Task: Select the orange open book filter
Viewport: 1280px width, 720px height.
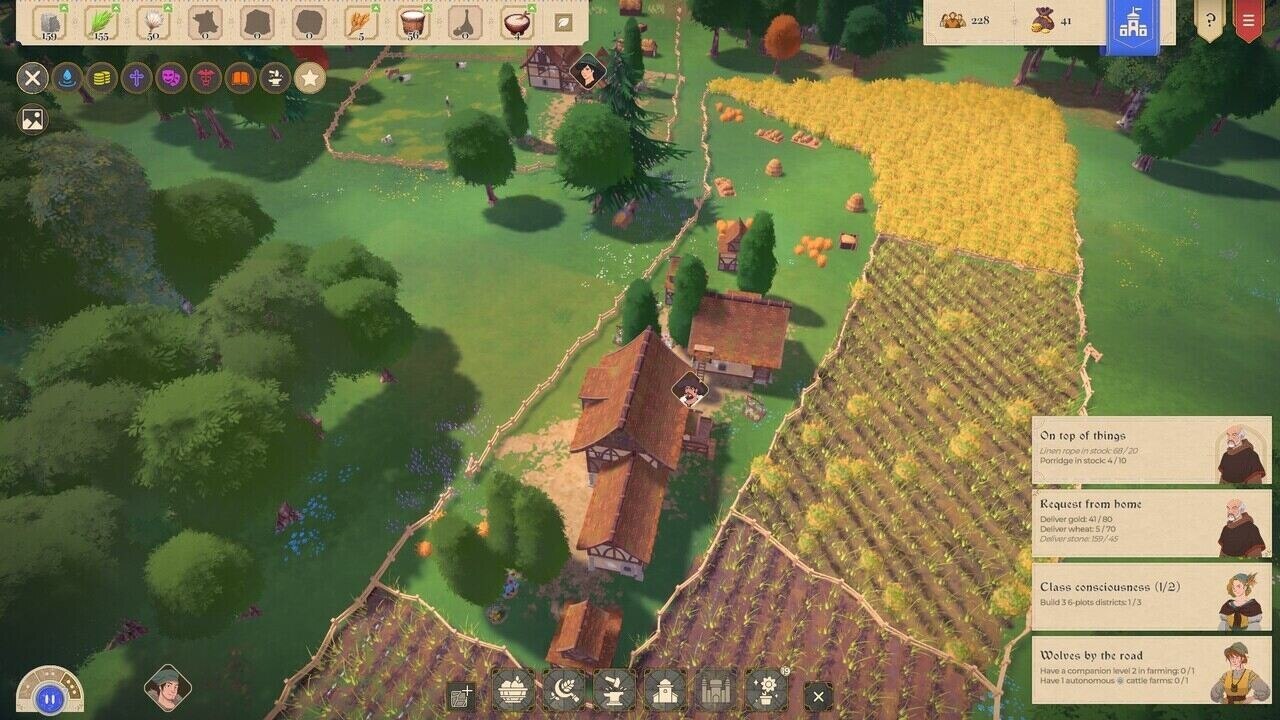Action: [240, 77]
